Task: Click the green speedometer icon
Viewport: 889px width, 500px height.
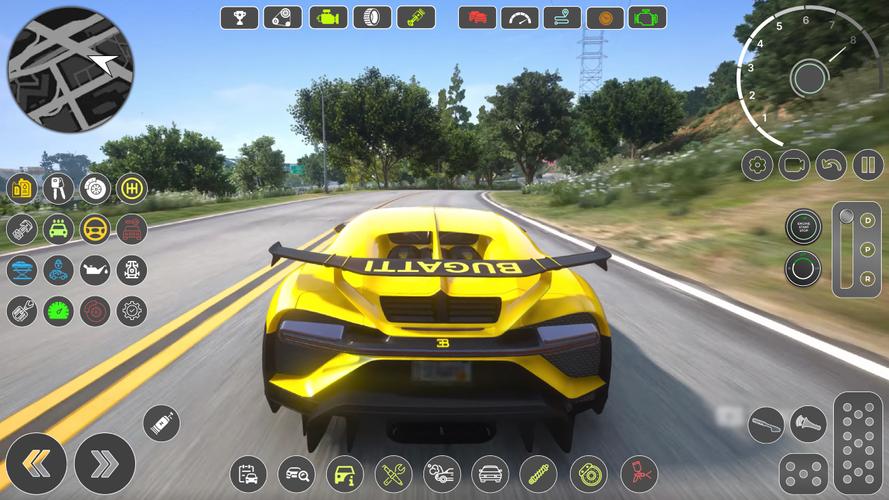Action: tap(58, 311)
